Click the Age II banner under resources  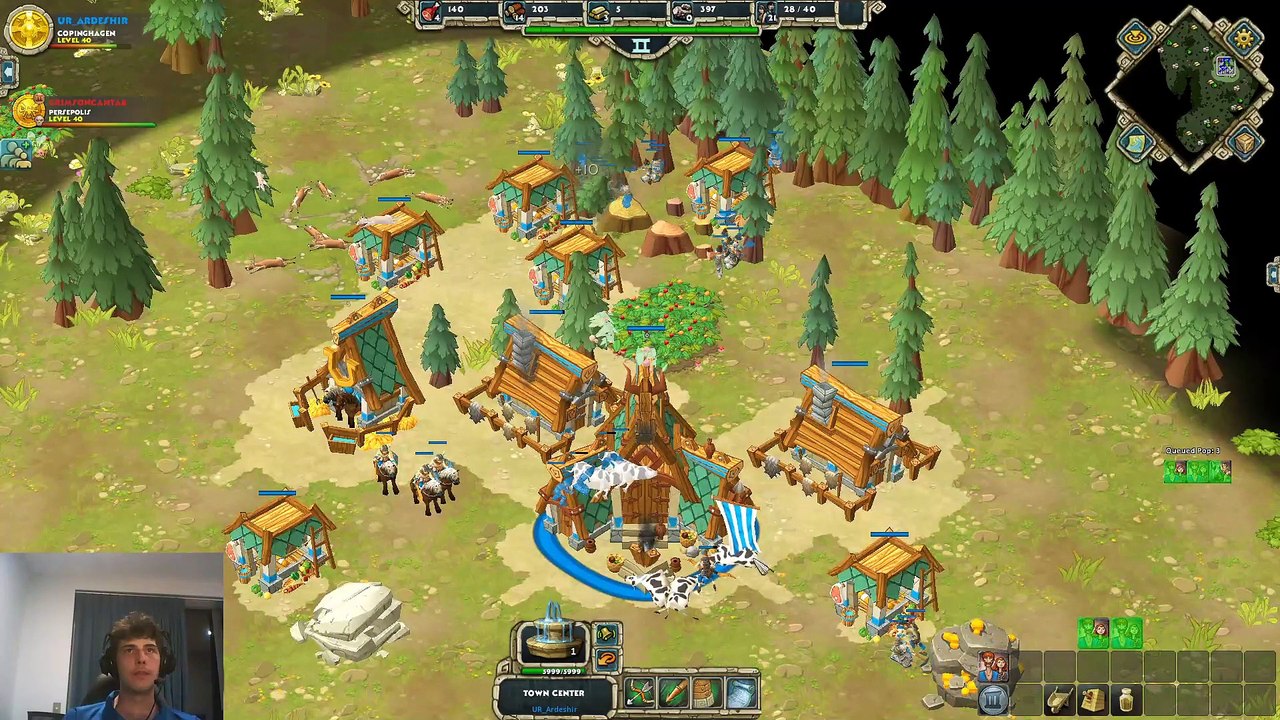pyautogui.click(x=641, y=46)
